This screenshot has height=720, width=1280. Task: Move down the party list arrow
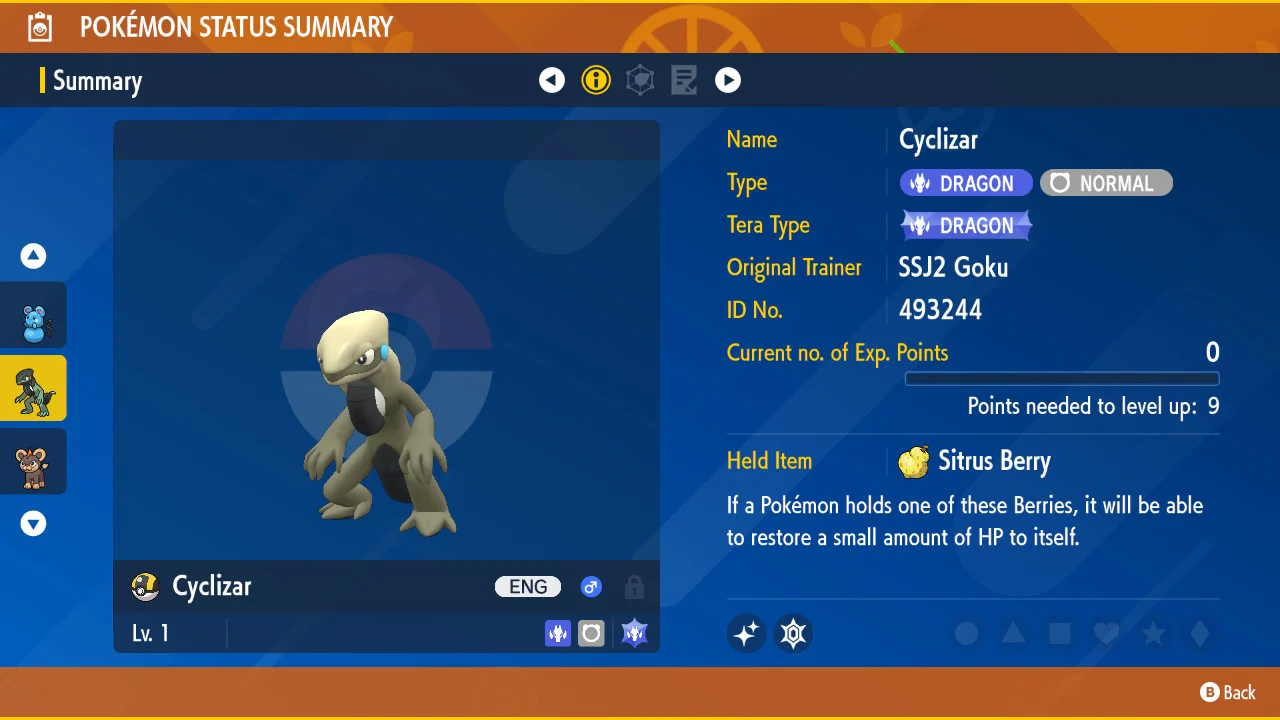(x=34, y=523)
